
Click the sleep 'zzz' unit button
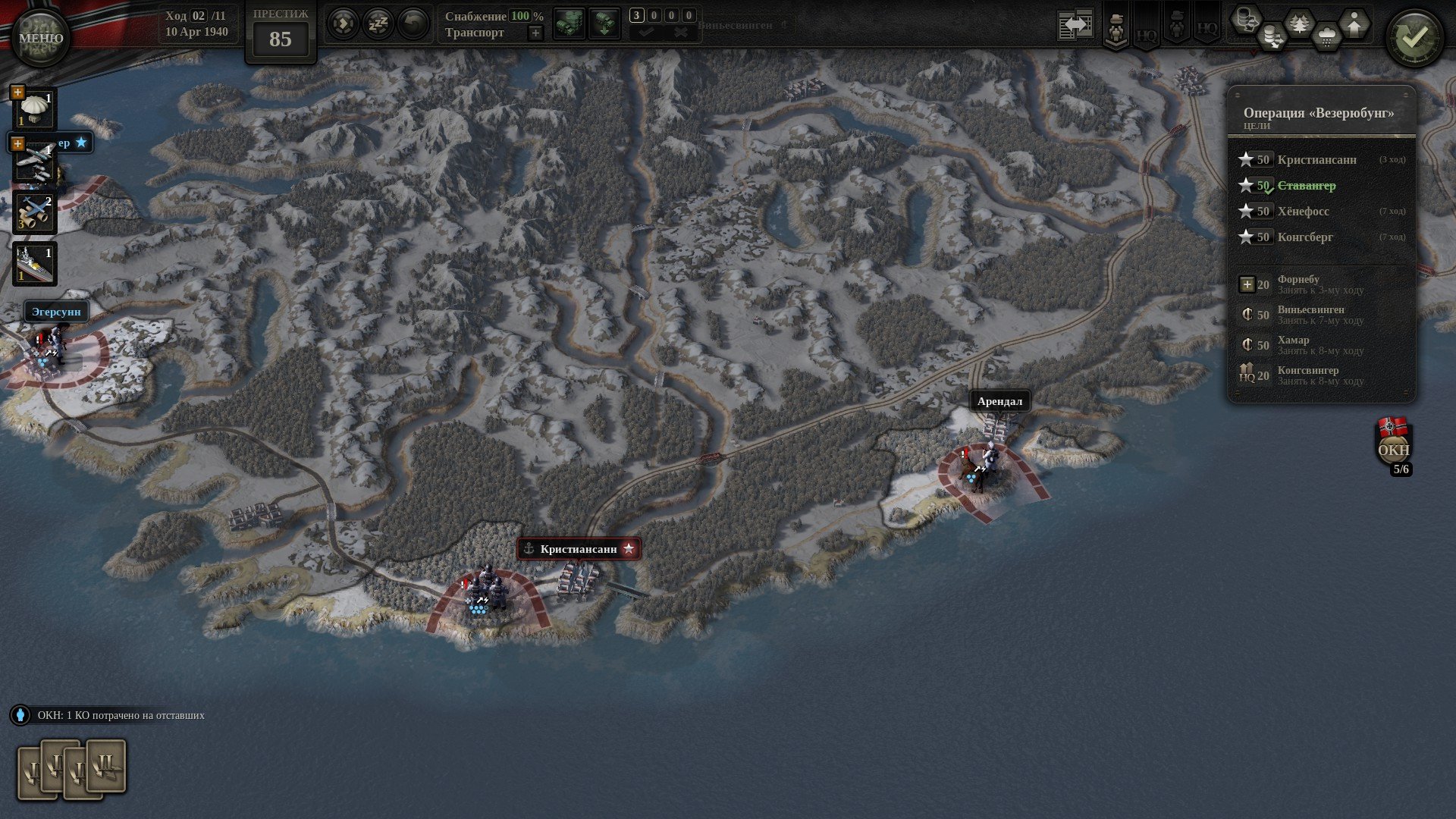point(378,24)
